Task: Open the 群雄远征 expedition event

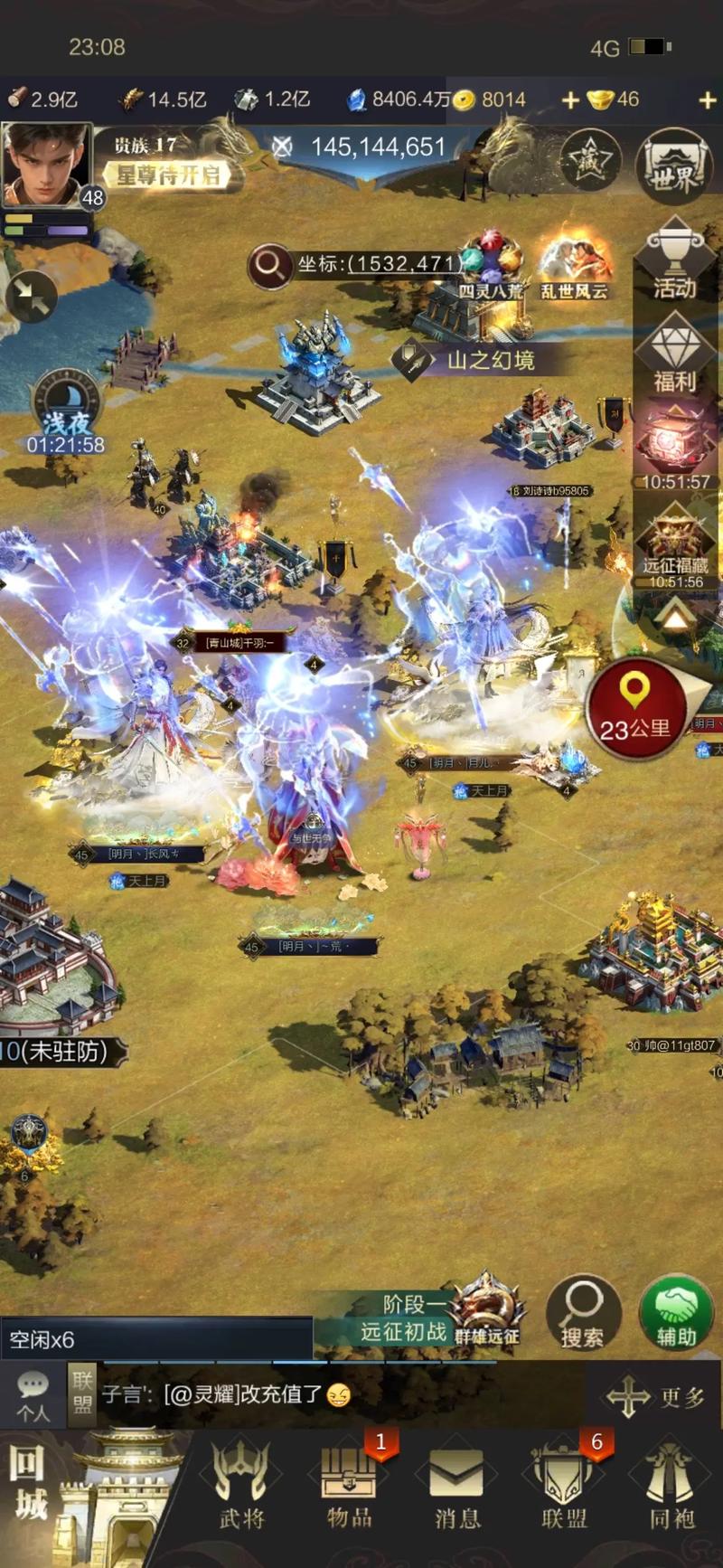Action: (x=488, y=1311)
